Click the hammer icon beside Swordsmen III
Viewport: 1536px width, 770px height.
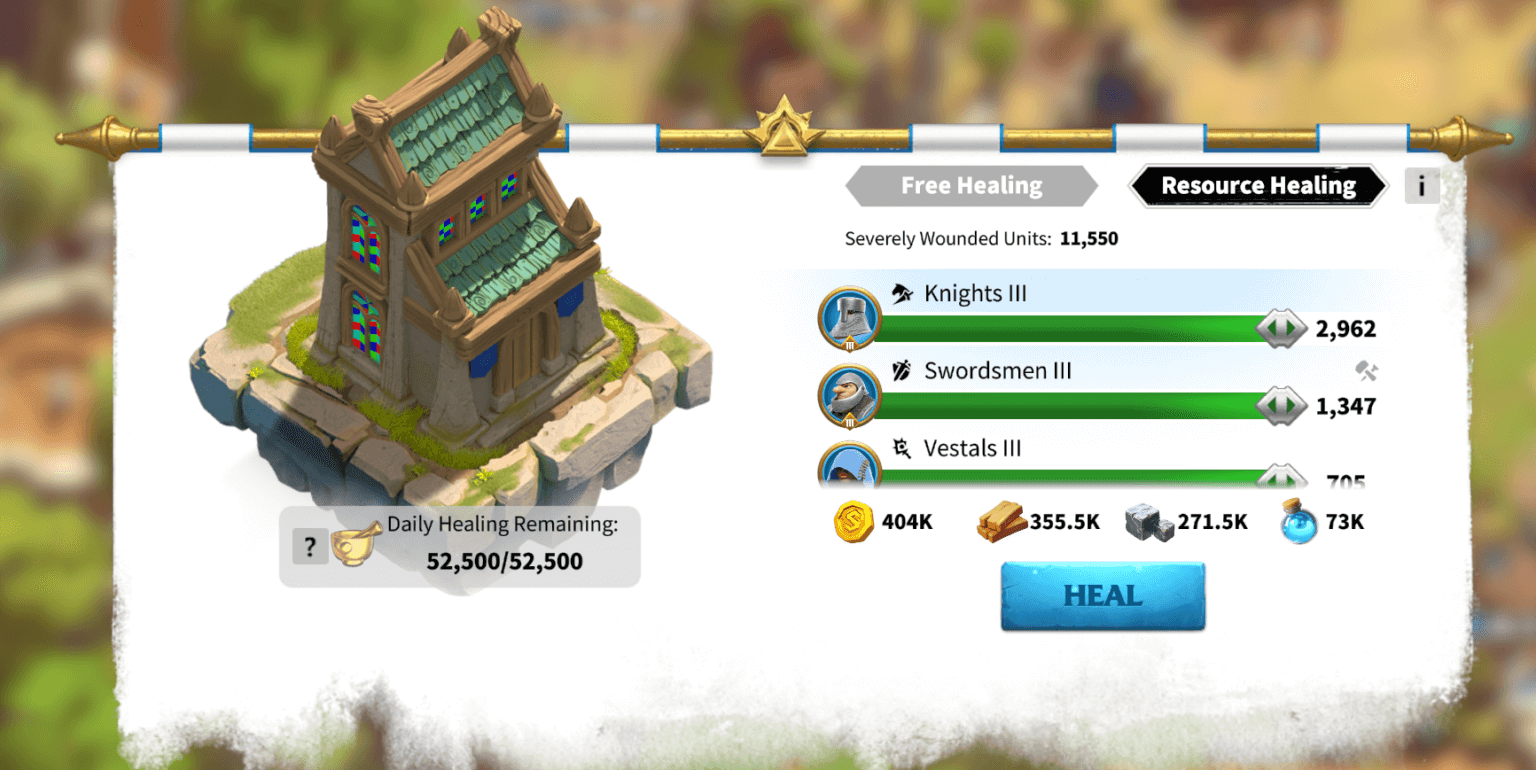click(x=1367, y=371)
